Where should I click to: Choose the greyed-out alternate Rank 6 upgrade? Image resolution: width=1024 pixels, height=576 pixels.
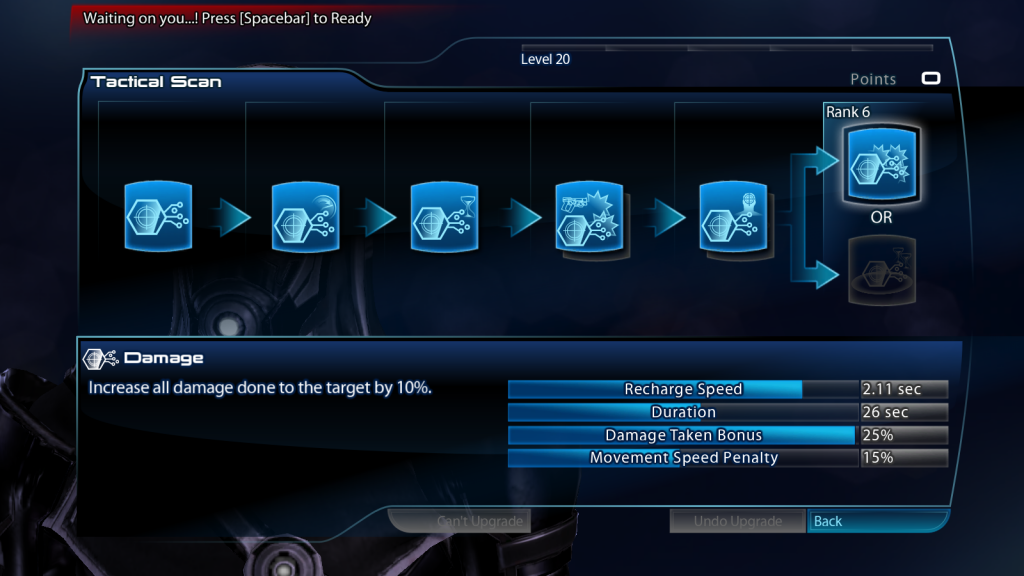tap(880, 267)
